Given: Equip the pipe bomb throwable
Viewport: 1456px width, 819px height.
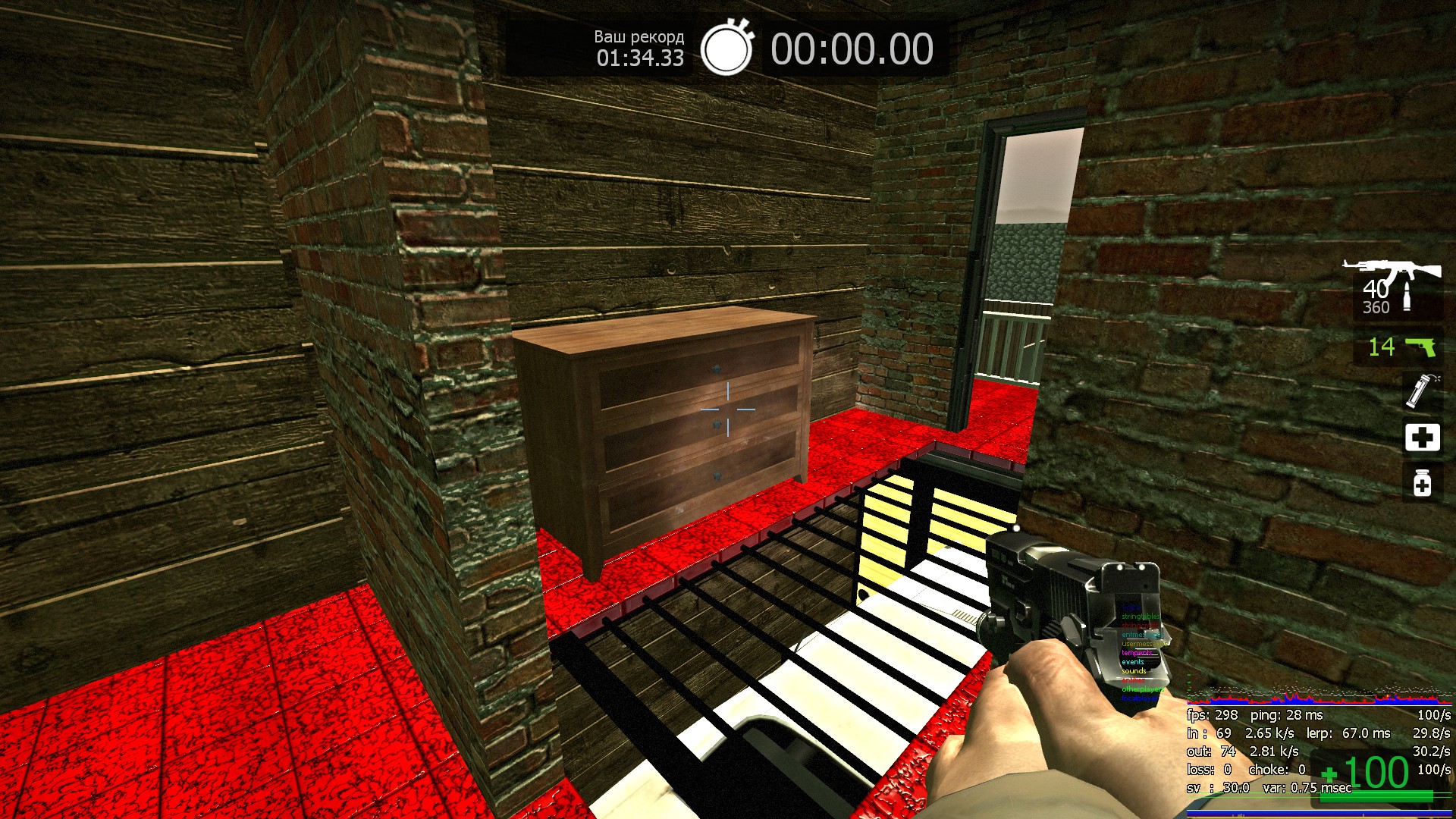Looking at the screenshot, I should click(x=1420, y=391).
